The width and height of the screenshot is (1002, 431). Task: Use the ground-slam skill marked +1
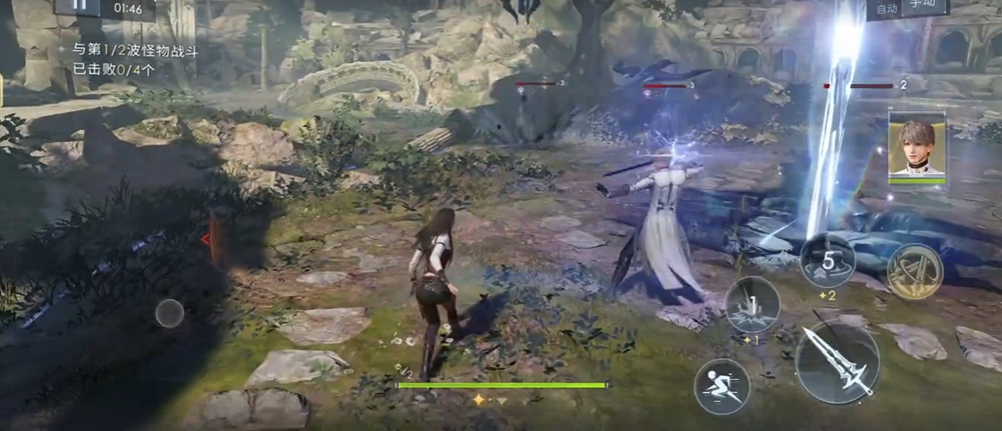tap(751, 304)
